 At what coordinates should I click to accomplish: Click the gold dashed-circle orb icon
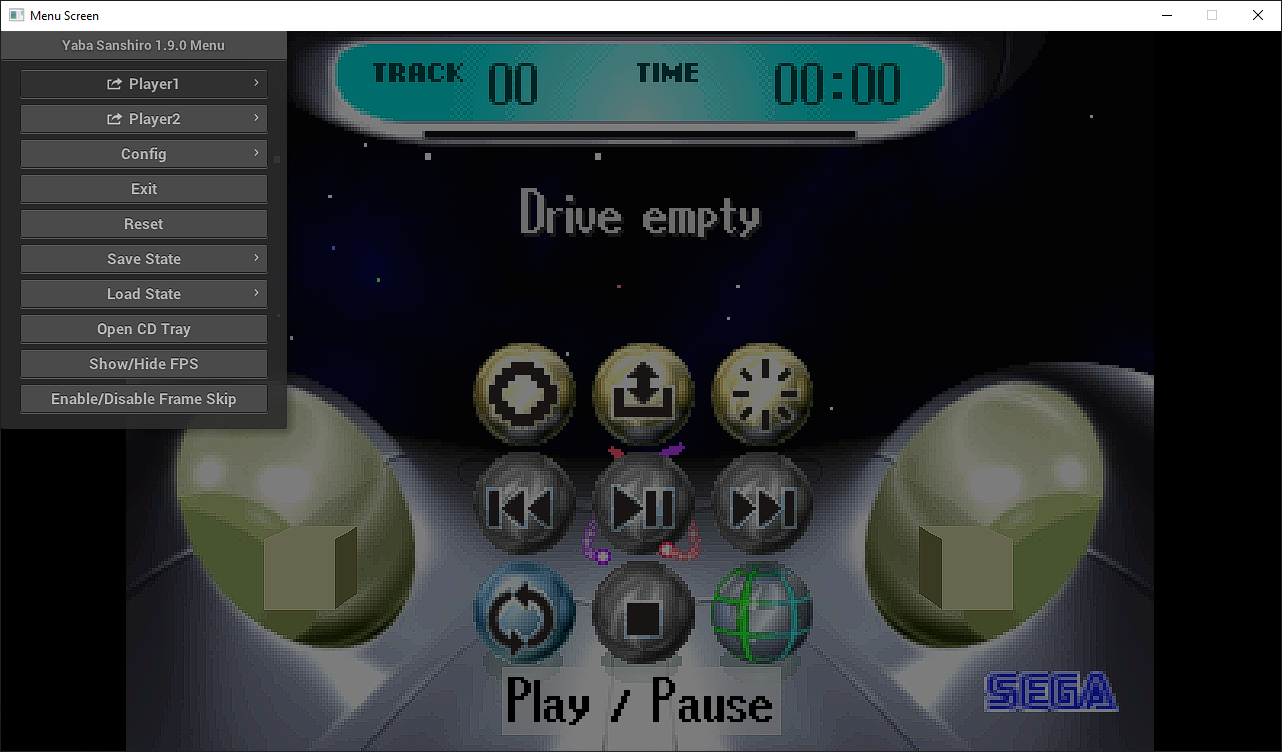(762, 394)
